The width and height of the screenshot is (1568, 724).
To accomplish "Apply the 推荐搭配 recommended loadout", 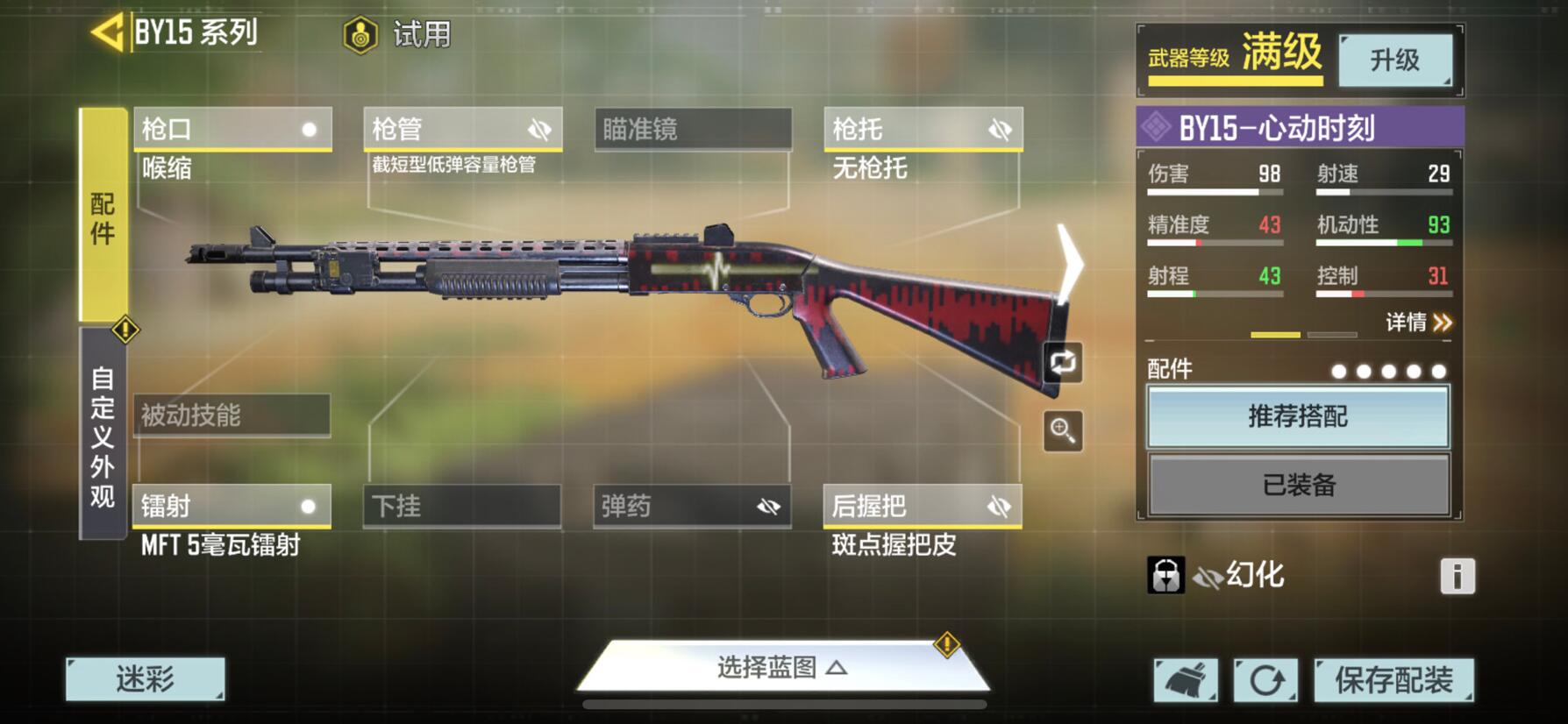I will coord(1298,416).
